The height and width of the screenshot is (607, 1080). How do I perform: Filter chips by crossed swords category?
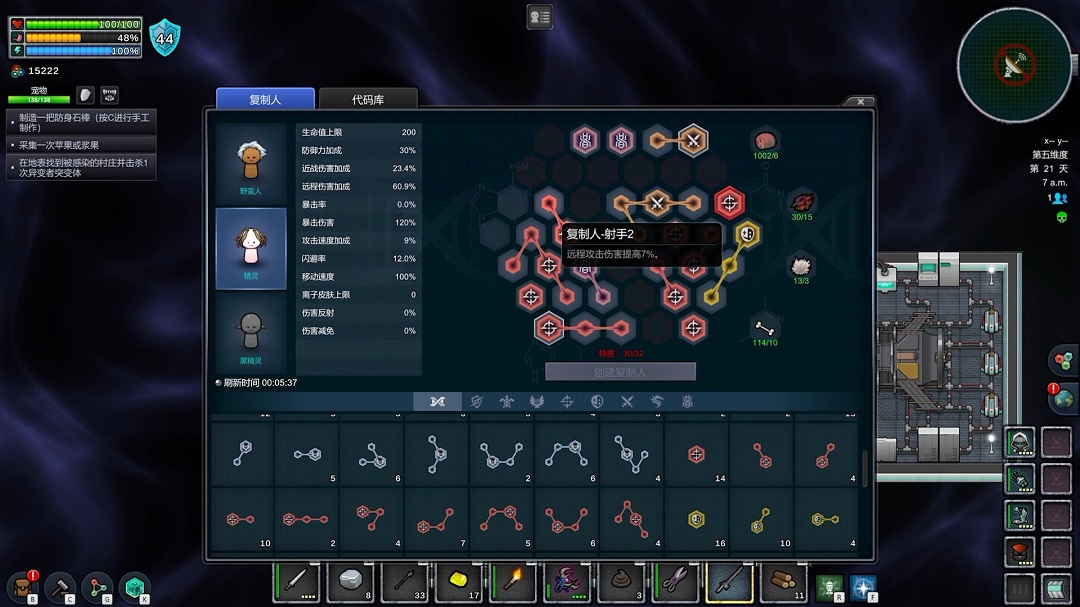click(628, 401)
